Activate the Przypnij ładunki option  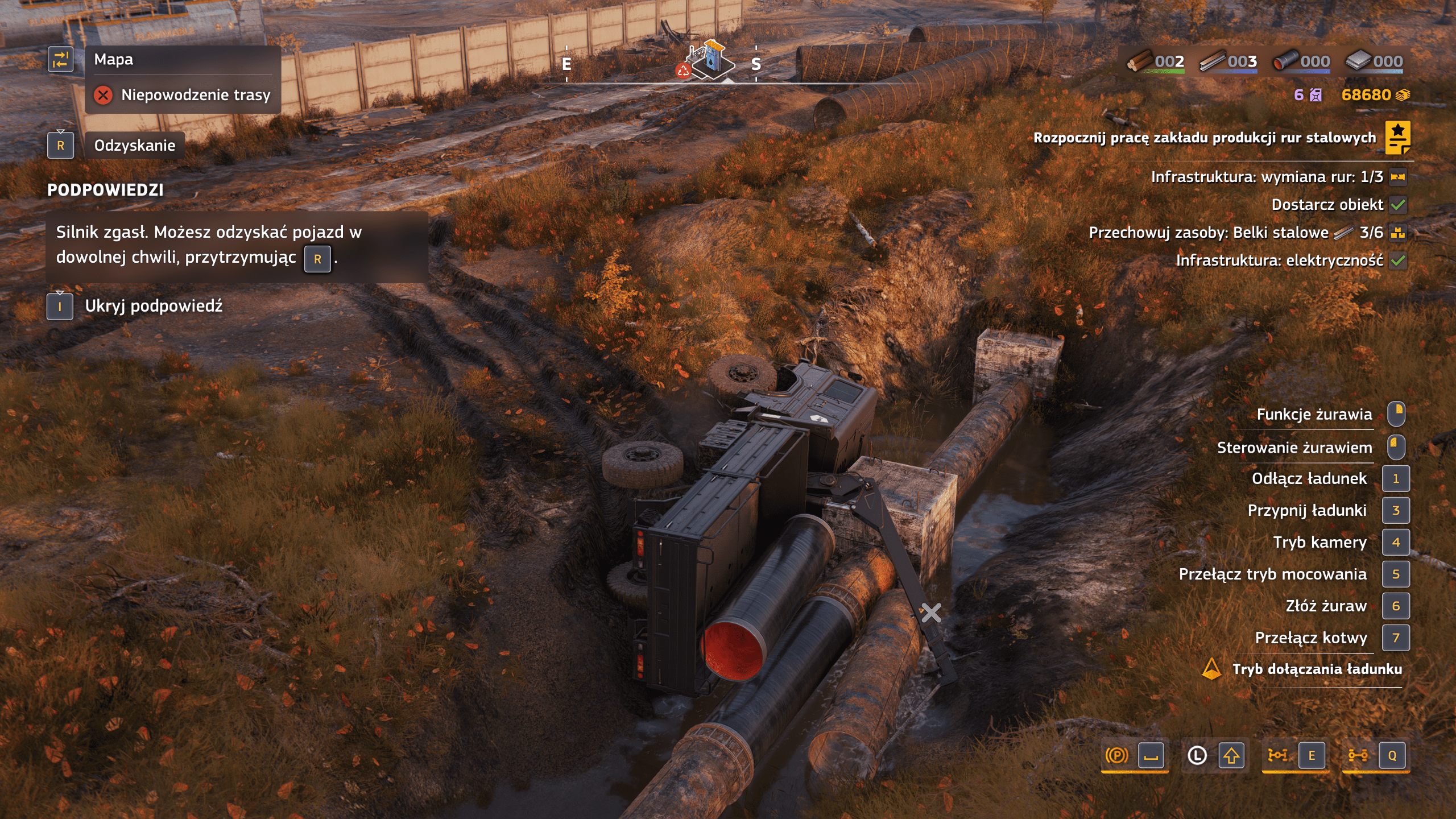click(1306, 511)
